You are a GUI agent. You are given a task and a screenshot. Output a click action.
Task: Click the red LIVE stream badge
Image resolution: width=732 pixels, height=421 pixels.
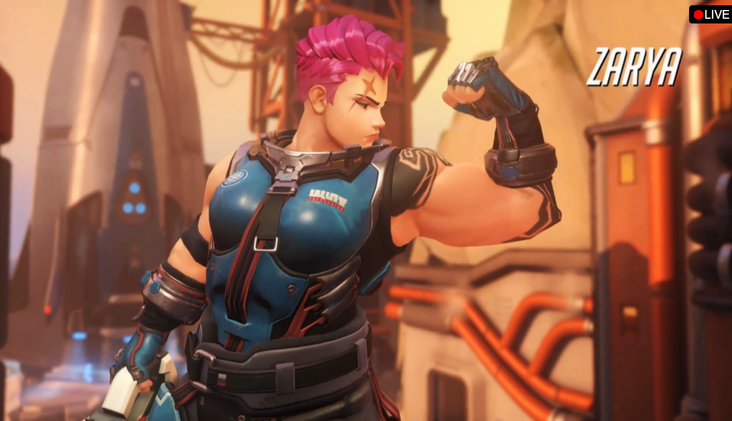(x=710, y=14)
